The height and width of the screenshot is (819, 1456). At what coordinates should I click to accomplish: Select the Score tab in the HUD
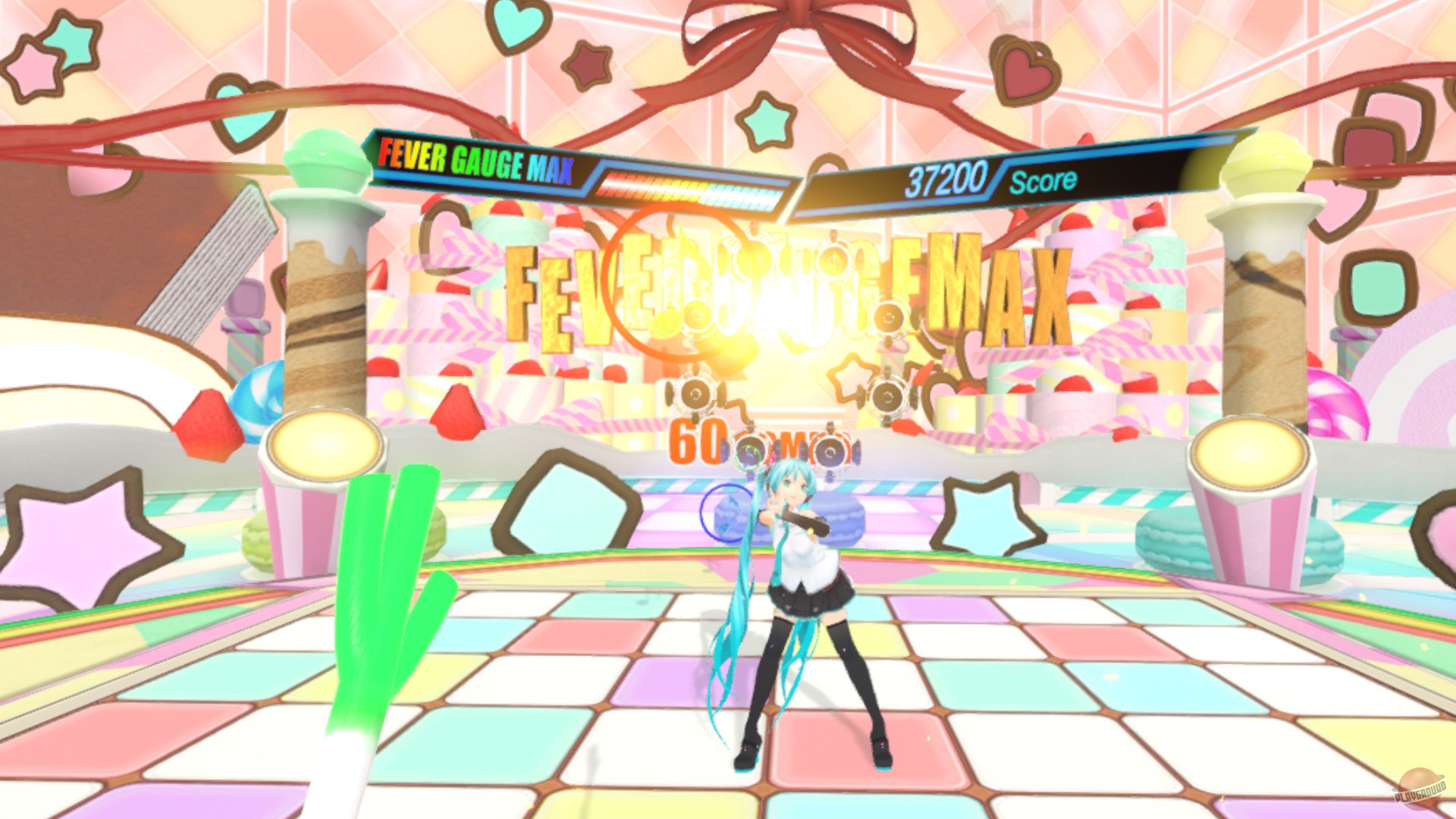pyautogui.click(x=1040, y=179)
